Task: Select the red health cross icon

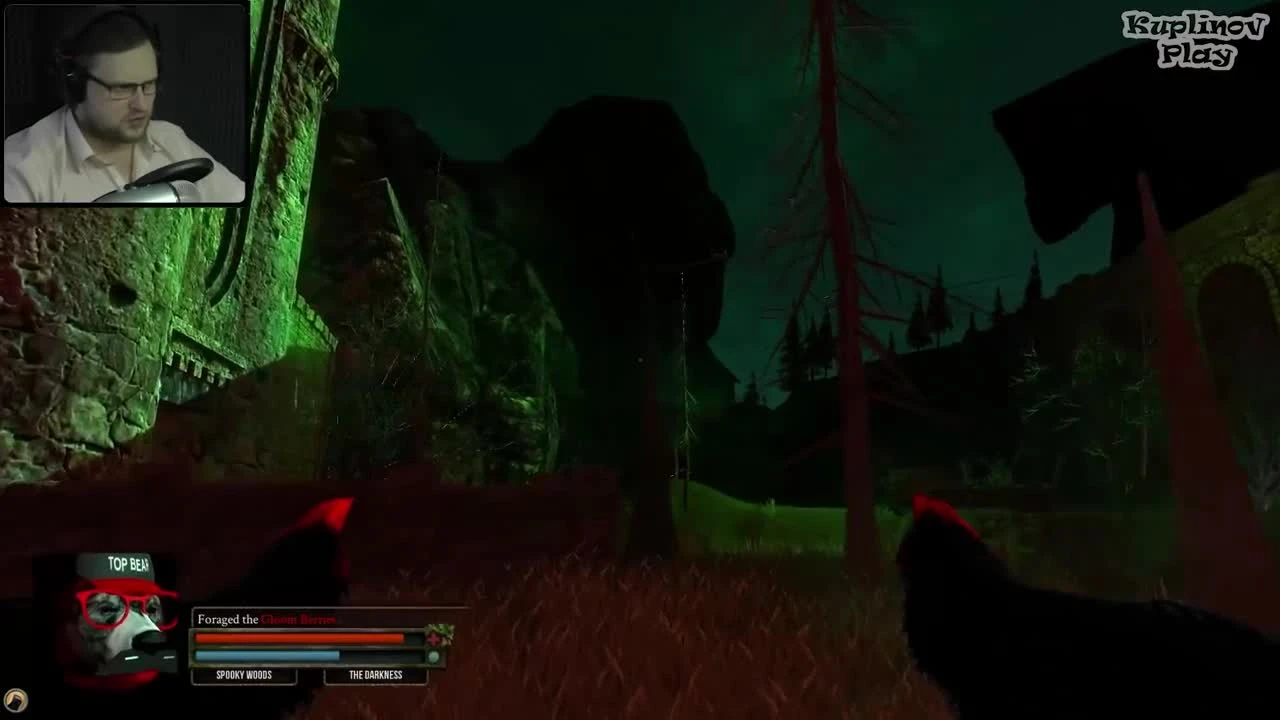Action: click(434, 639)
